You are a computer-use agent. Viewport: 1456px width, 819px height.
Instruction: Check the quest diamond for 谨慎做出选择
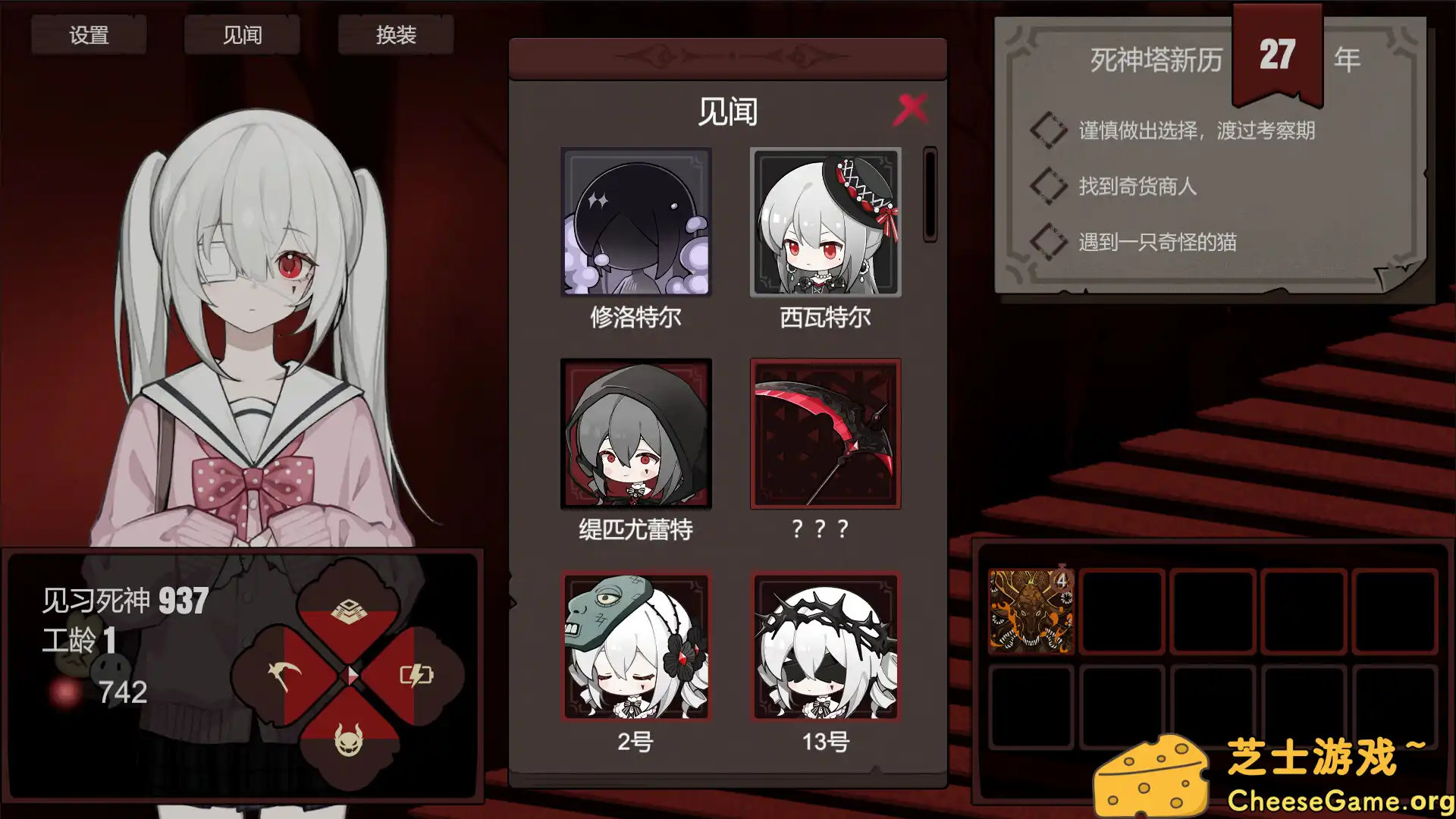1048,129
